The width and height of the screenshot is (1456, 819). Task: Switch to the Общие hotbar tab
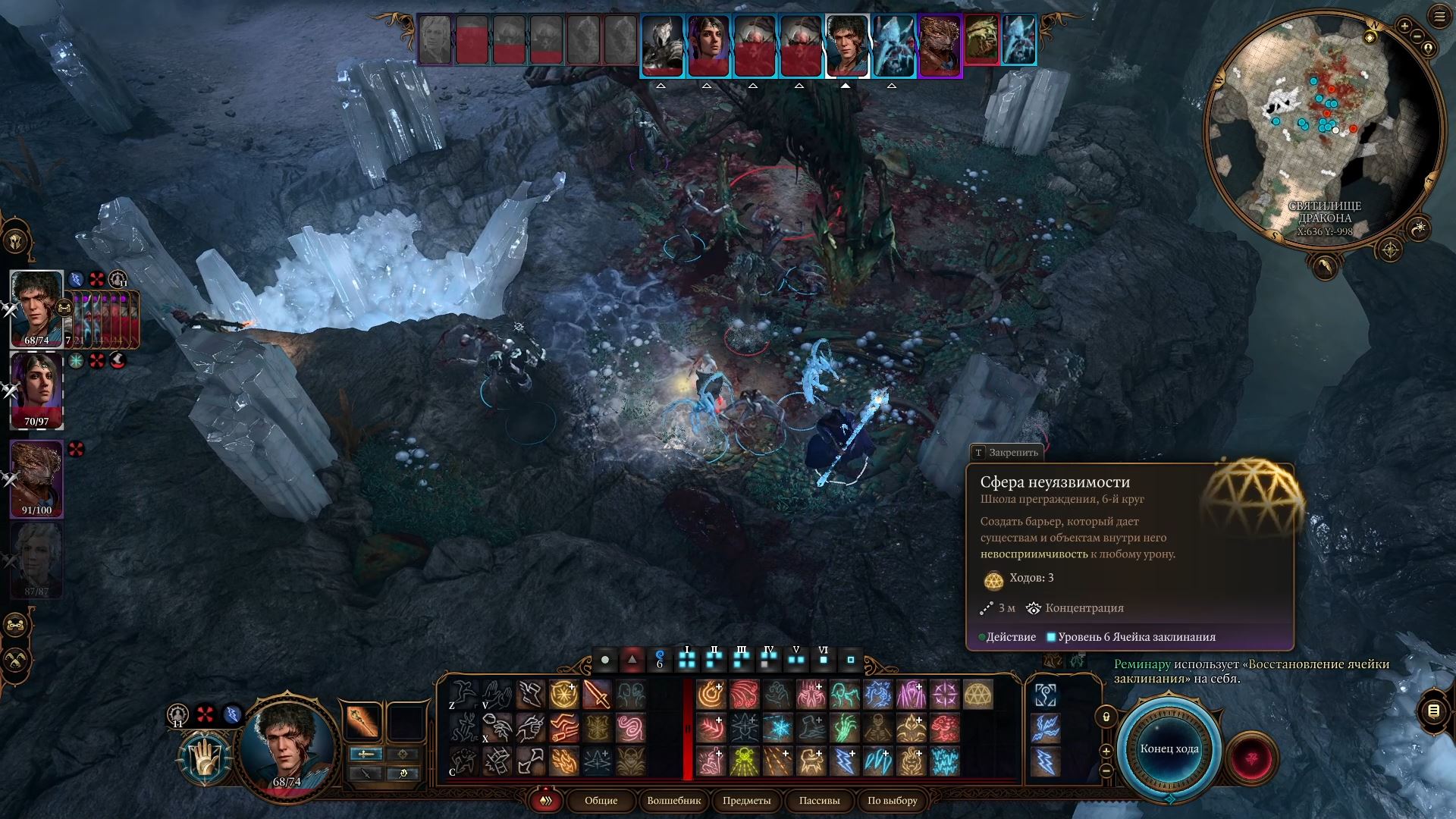click(601, 801)
